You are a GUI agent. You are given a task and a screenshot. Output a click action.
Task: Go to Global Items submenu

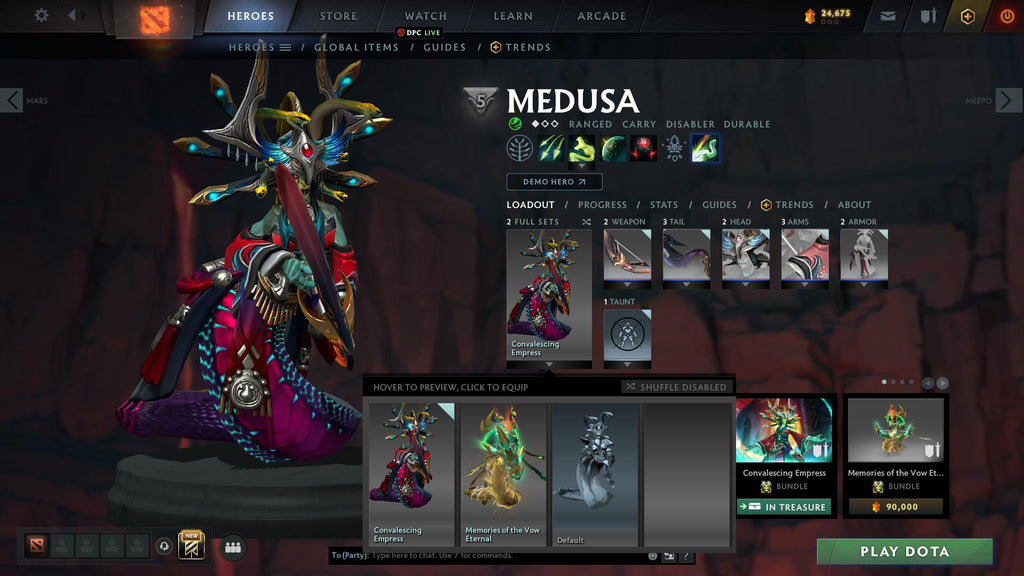[x=356, y=47]
